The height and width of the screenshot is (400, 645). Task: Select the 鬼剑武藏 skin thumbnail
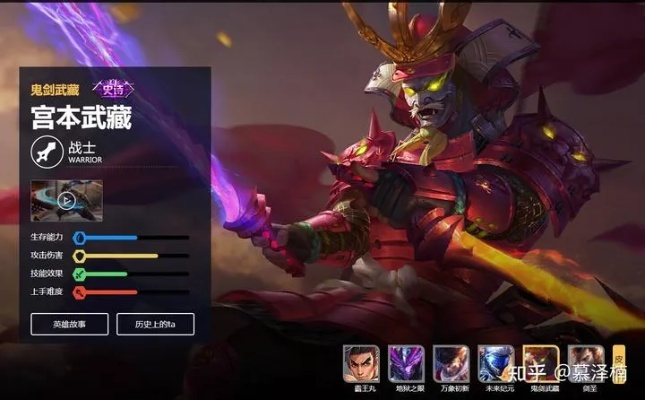[x=541, y=361]
